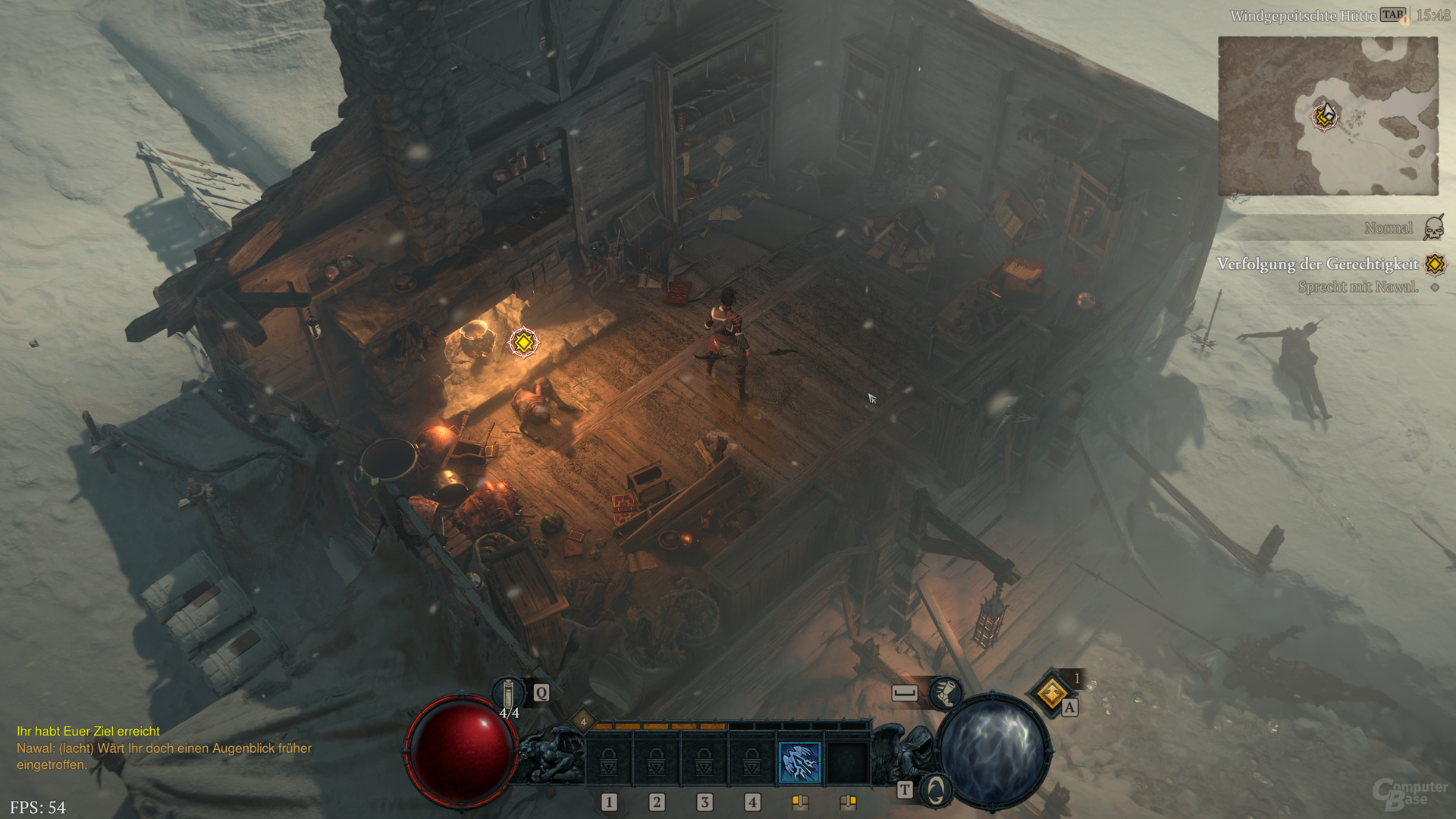
Task: Open the minimap in the corner
Action: [1328, 116]
